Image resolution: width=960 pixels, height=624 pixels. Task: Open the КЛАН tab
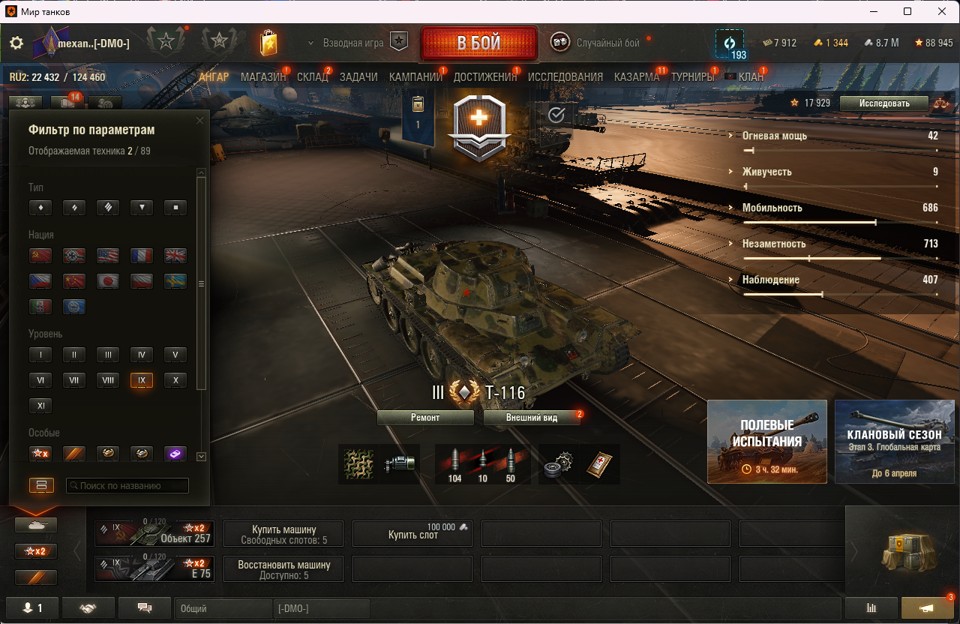coord(750,77)
